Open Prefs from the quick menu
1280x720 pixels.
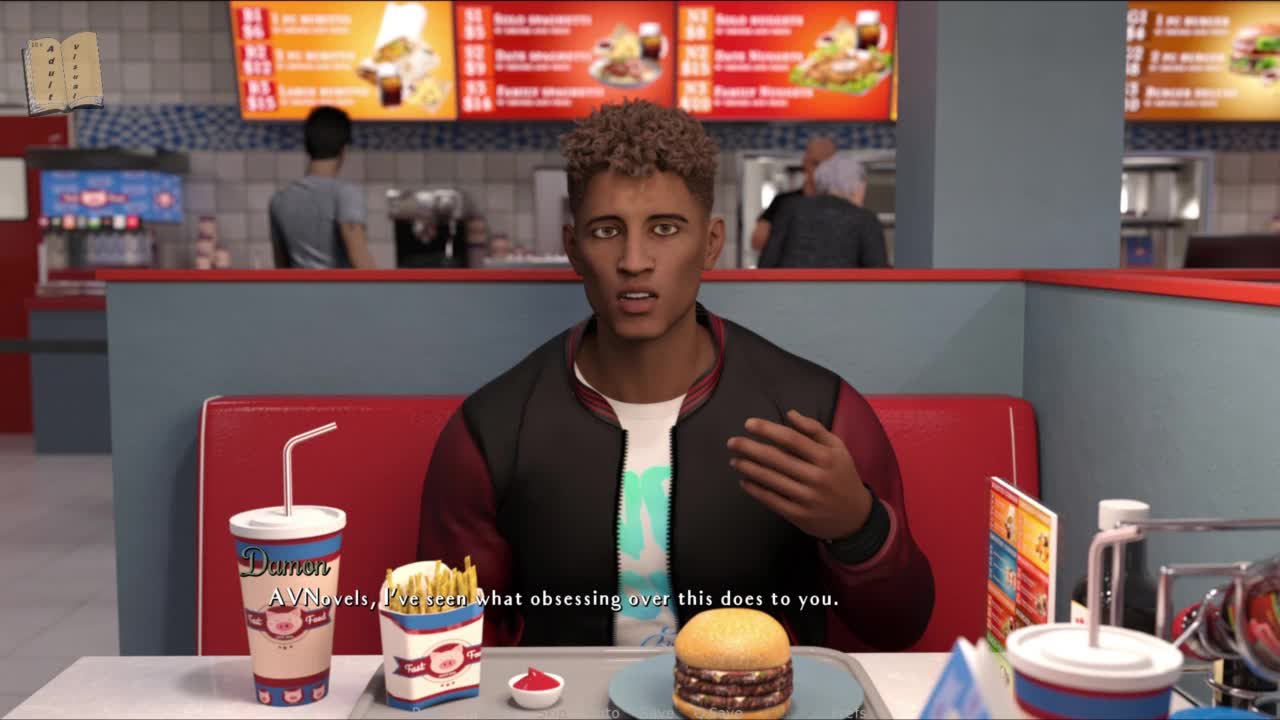(x=851, y=713)
